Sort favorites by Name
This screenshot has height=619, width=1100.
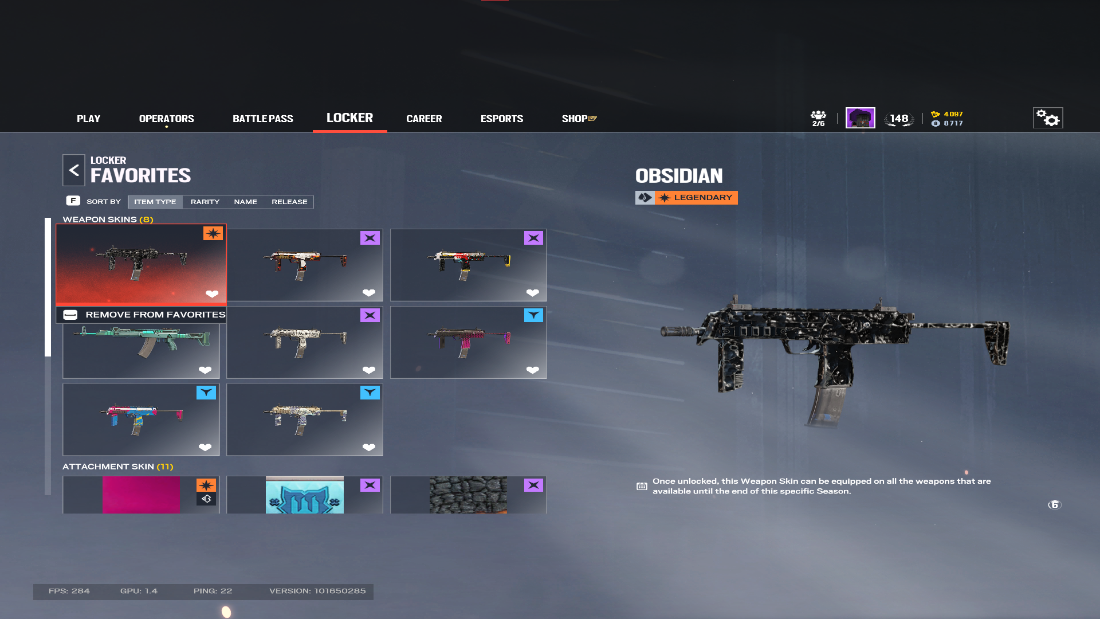[245, 202]
